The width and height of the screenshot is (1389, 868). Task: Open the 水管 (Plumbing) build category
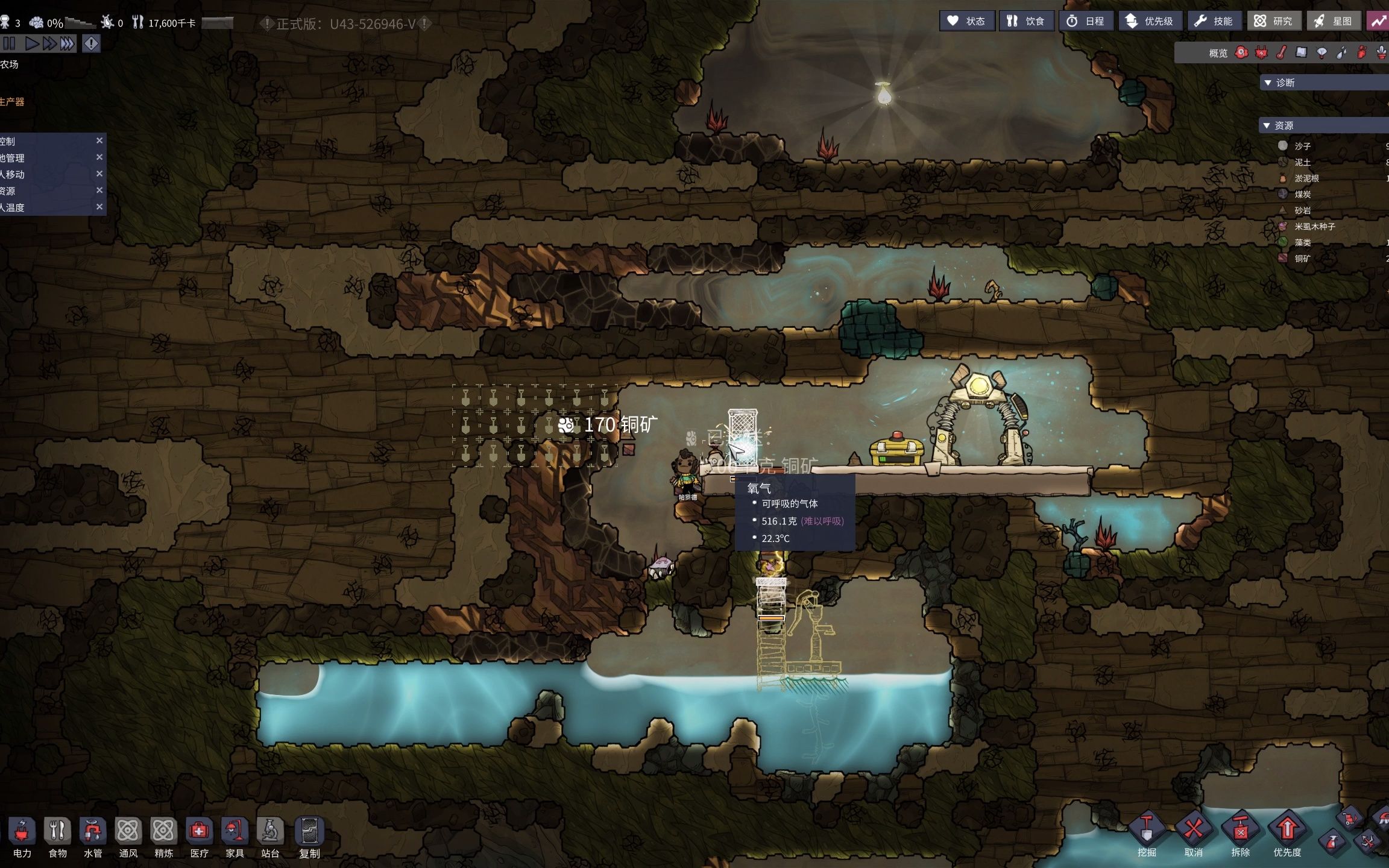(93, 837)
